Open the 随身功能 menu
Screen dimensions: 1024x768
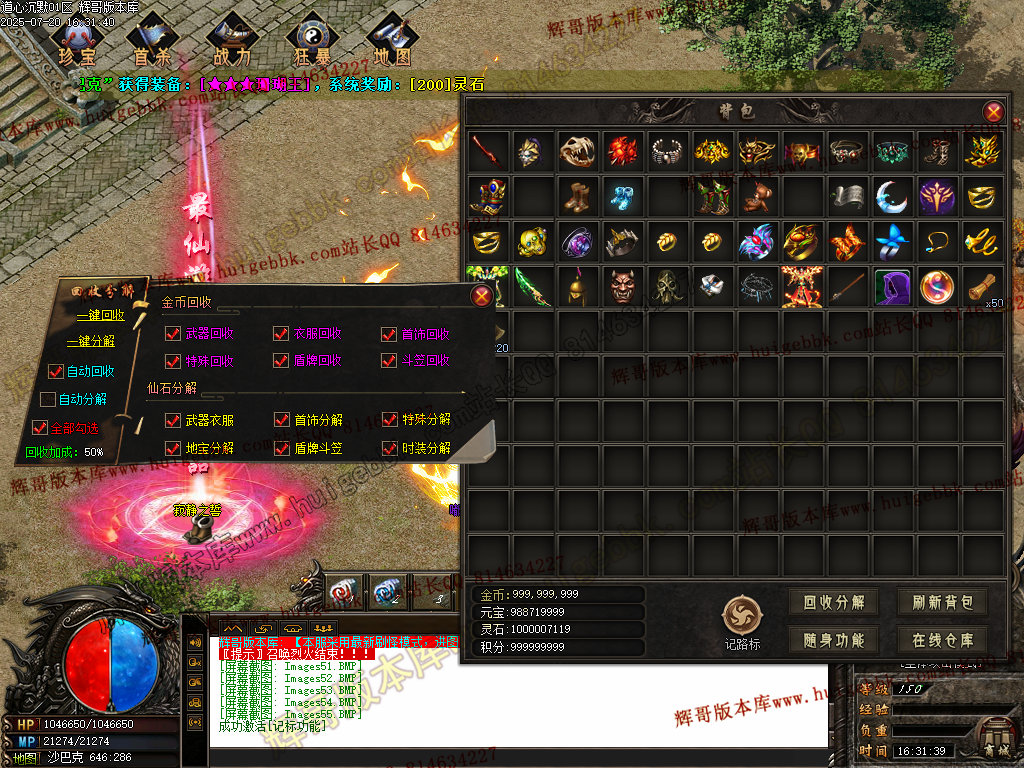point(834,640)
